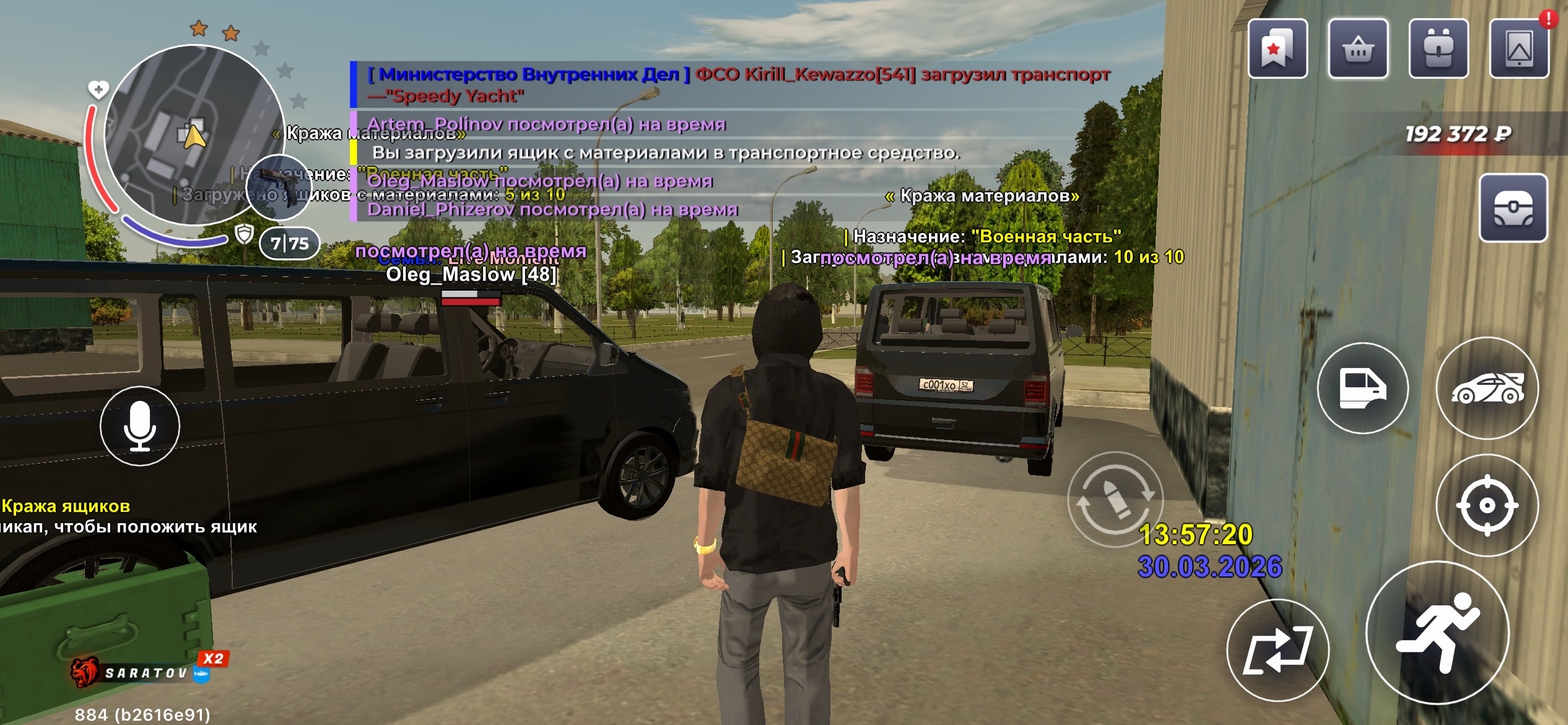The width and height of the screenshot is (1568, 725).
Task: Open the shopping basket store
Action: tap(1358, 49)
